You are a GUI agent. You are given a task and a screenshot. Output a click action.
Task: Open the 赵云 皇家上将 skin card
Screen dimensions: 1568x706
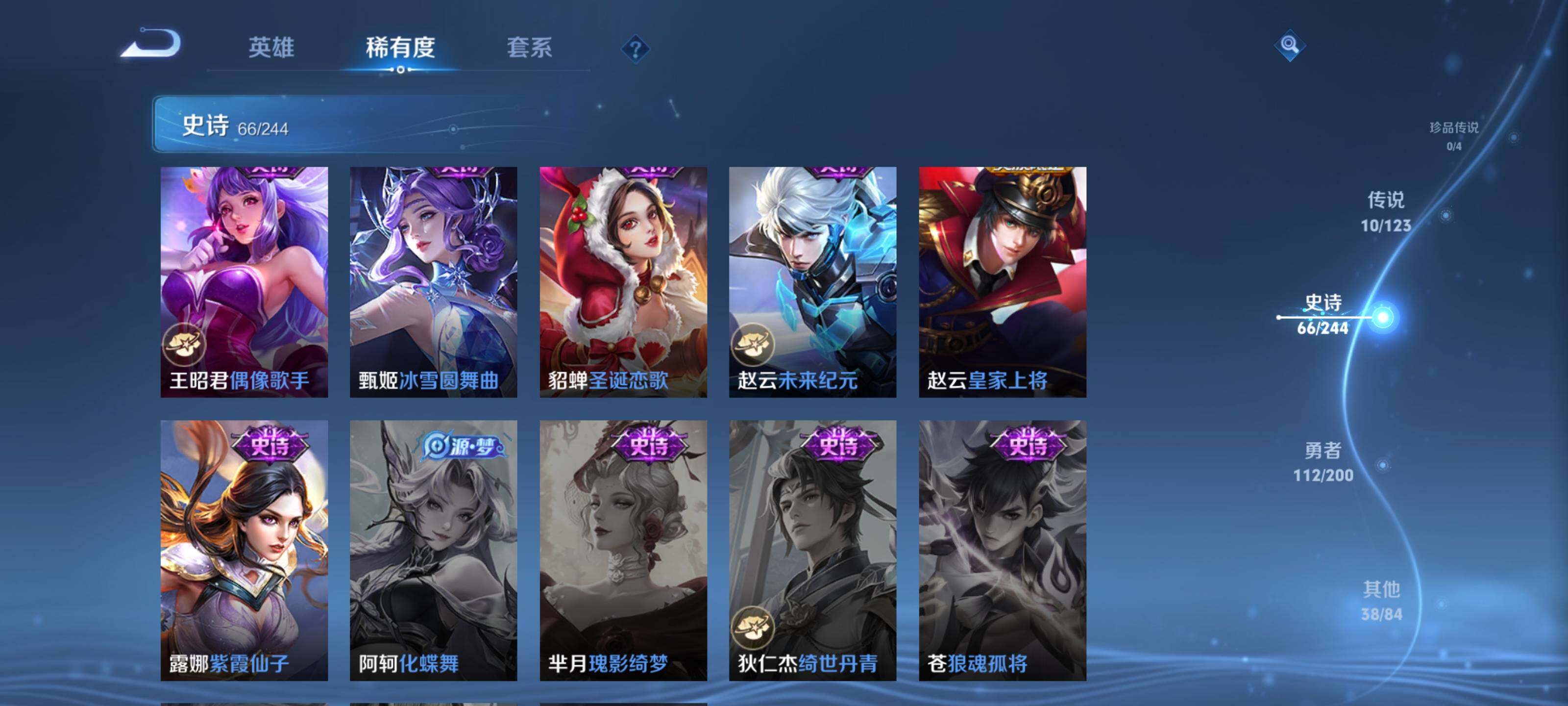[x=1003, y=282]
